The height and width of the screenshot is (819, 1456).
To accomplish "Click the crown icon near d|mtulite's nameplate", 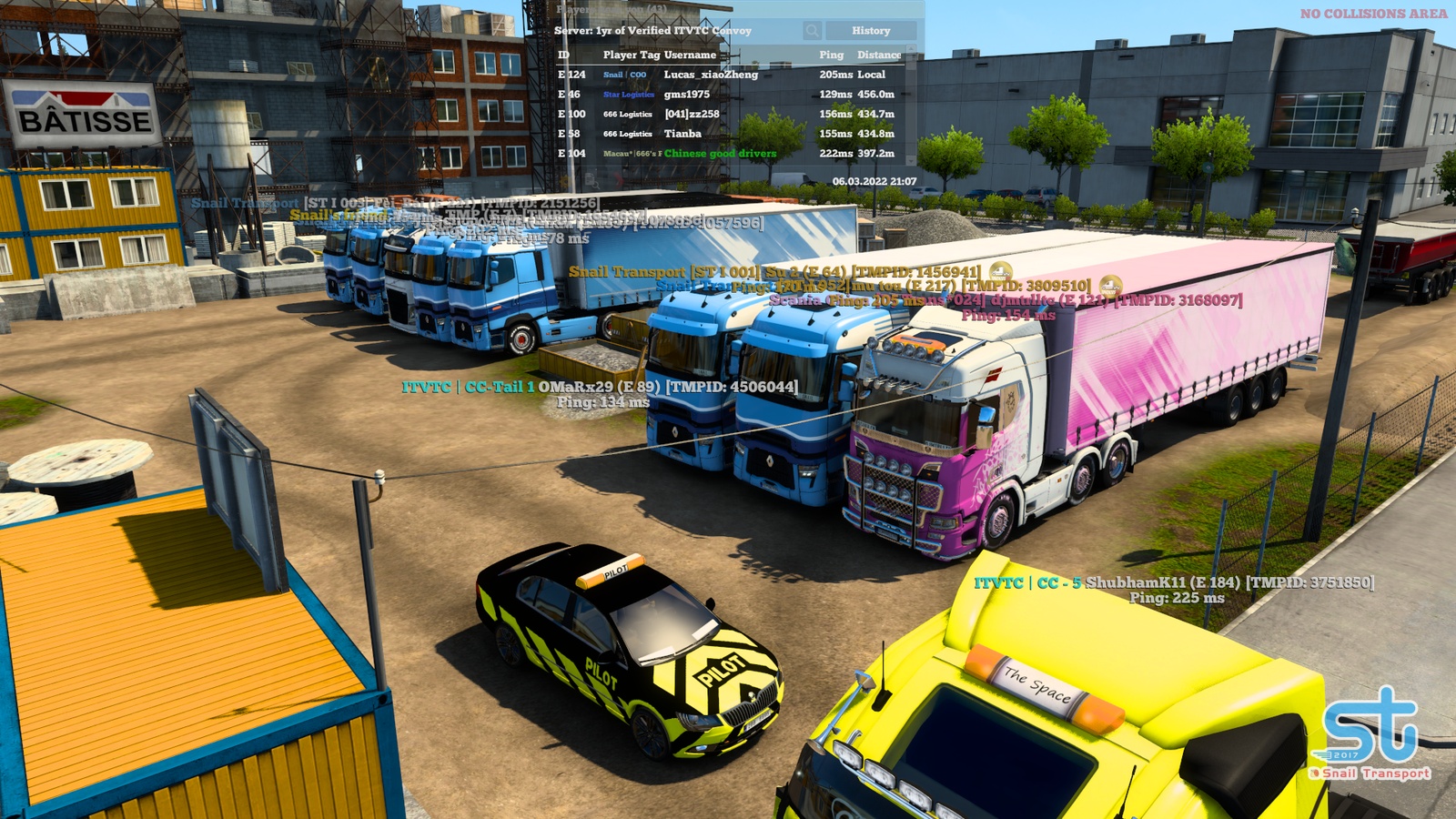I will (1109, 285).
